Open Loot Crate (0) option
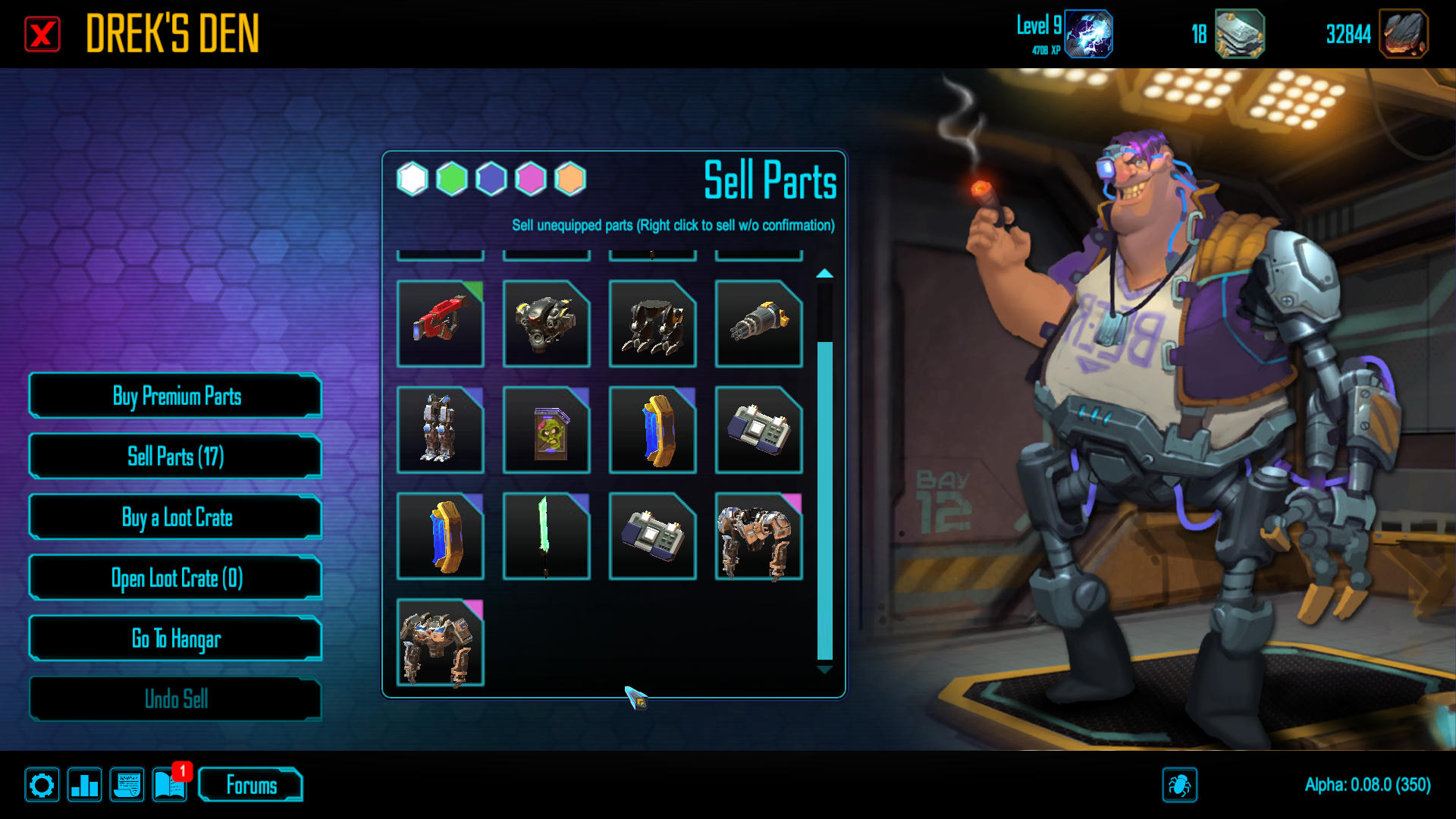 coord(176,578)
